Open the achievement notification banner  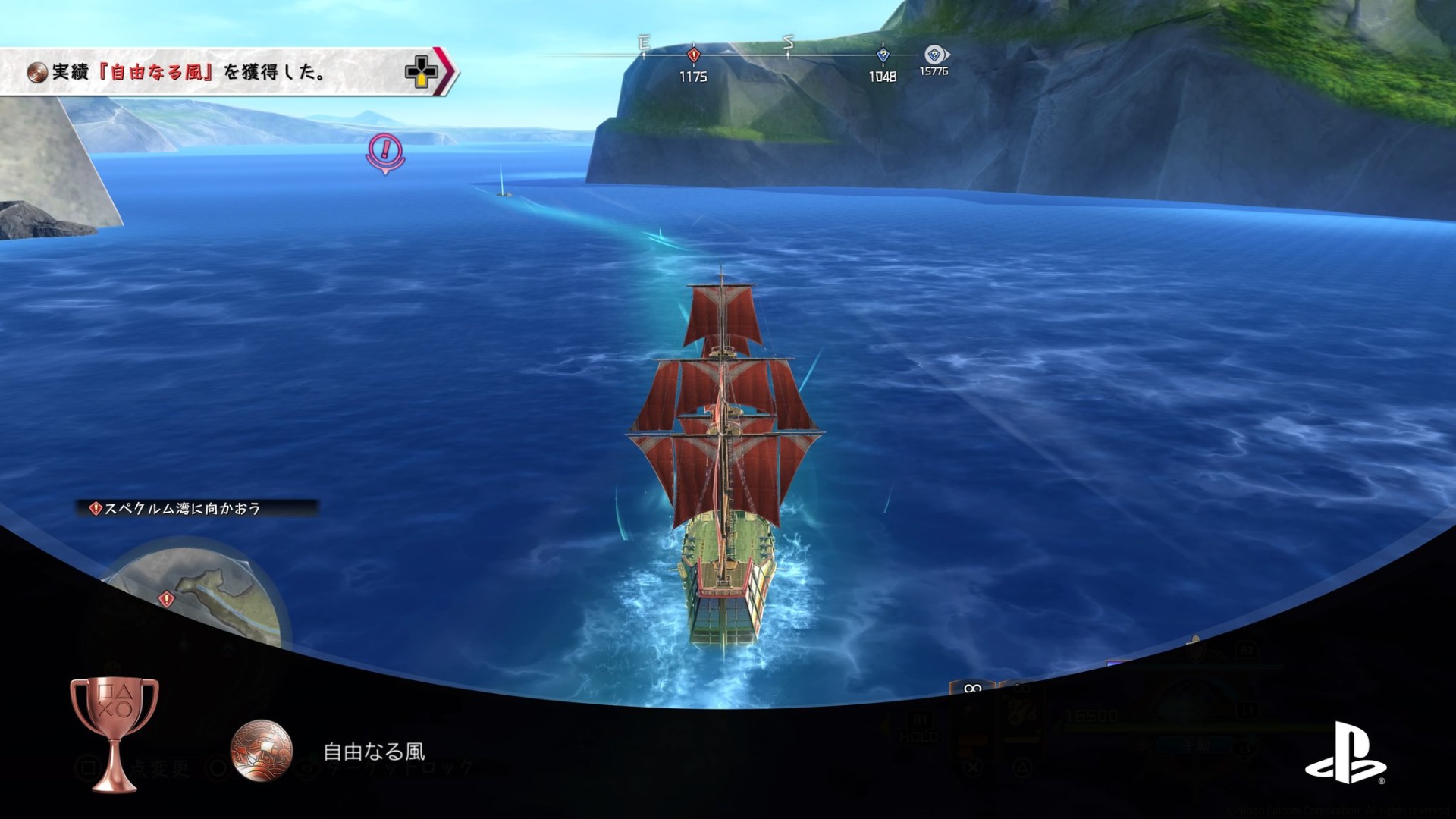(x=227, y=72)
